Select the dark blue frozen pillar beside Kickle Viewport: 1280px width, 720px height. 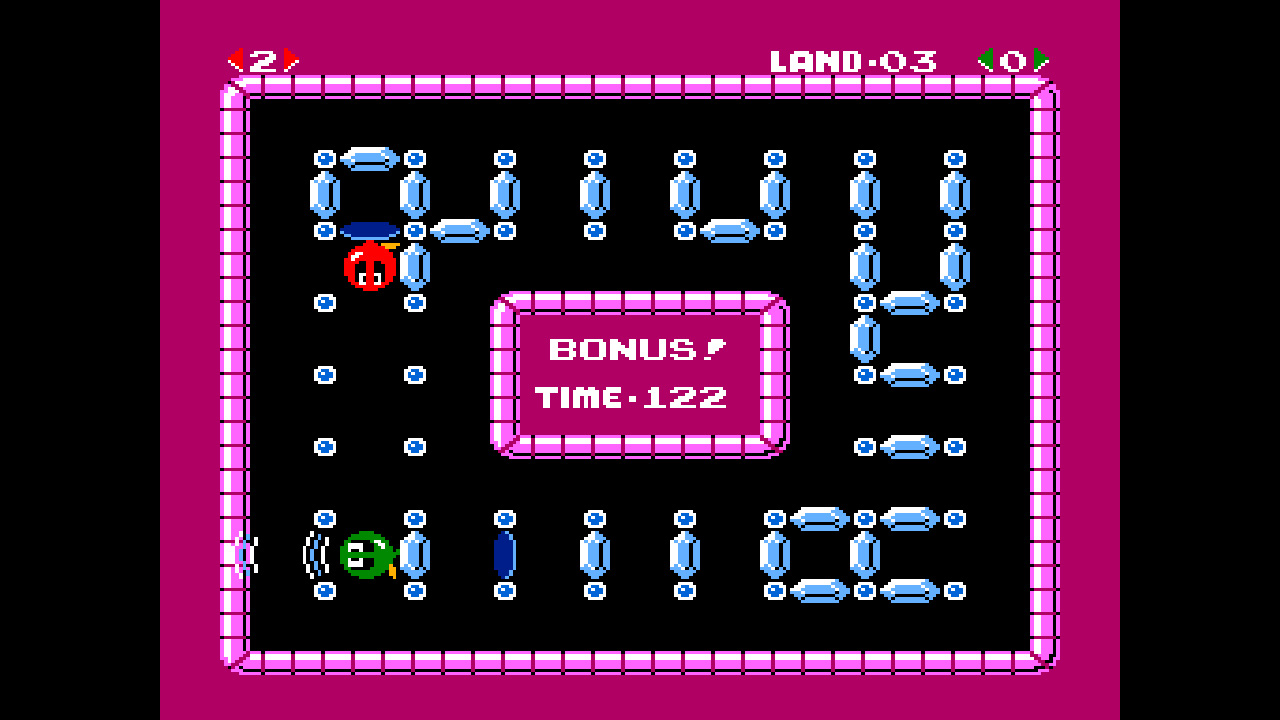click(504, 552)
